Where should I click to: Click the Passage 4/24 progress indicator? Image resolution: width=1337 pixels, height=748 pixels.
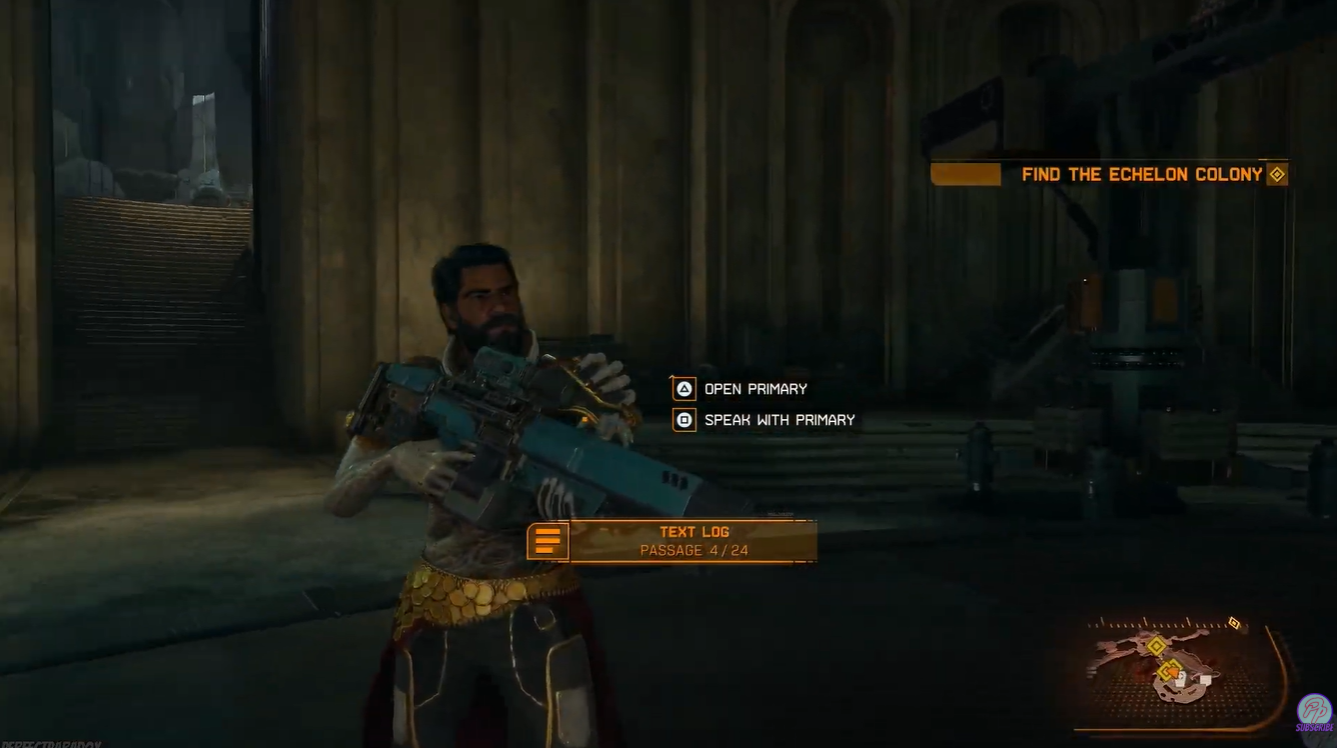tap(693, 550)
